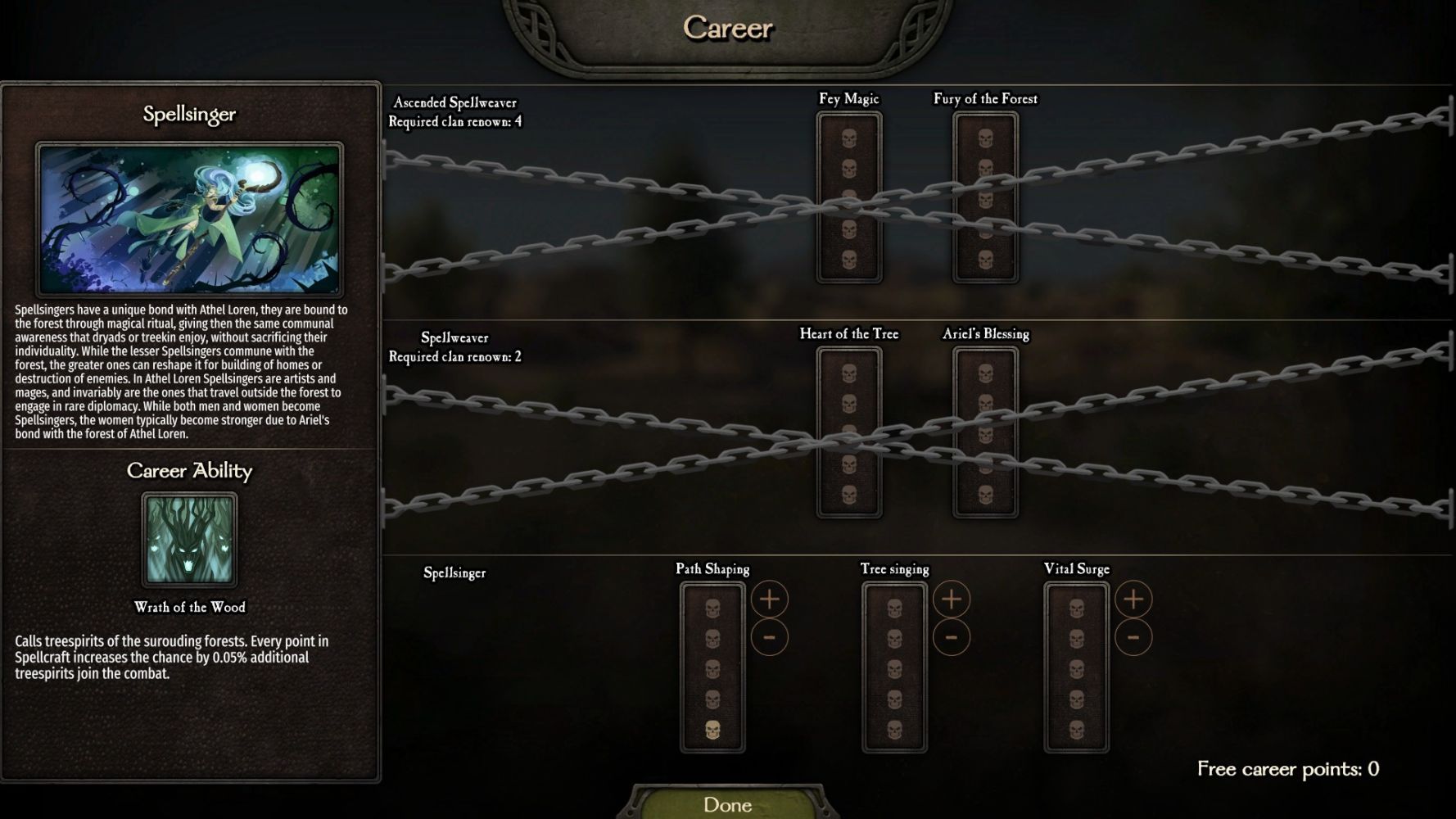
Task: Confirm career with the Done button
Action: [x=727, y=804]
